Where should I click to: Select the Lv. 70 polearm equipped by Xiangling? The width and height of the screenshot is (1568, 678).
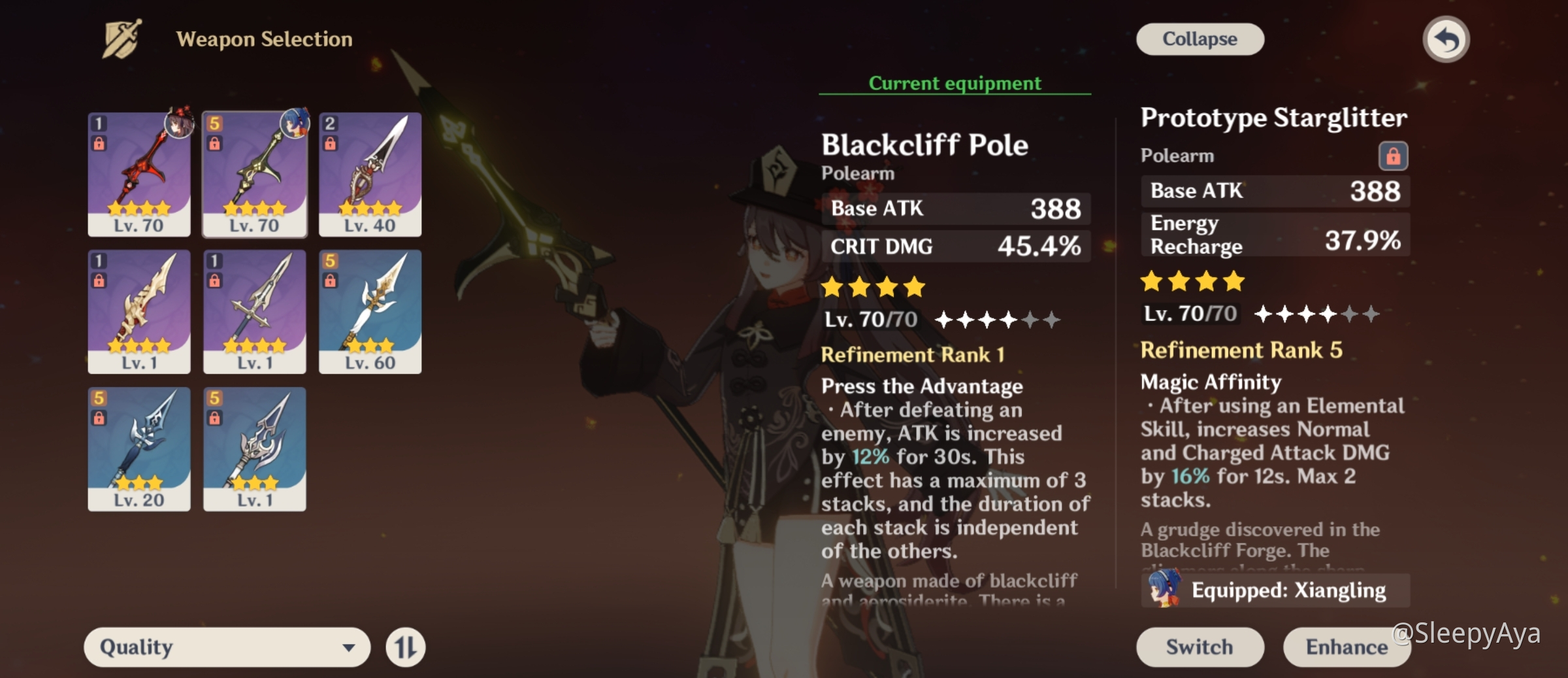click(x=255, y=174)
